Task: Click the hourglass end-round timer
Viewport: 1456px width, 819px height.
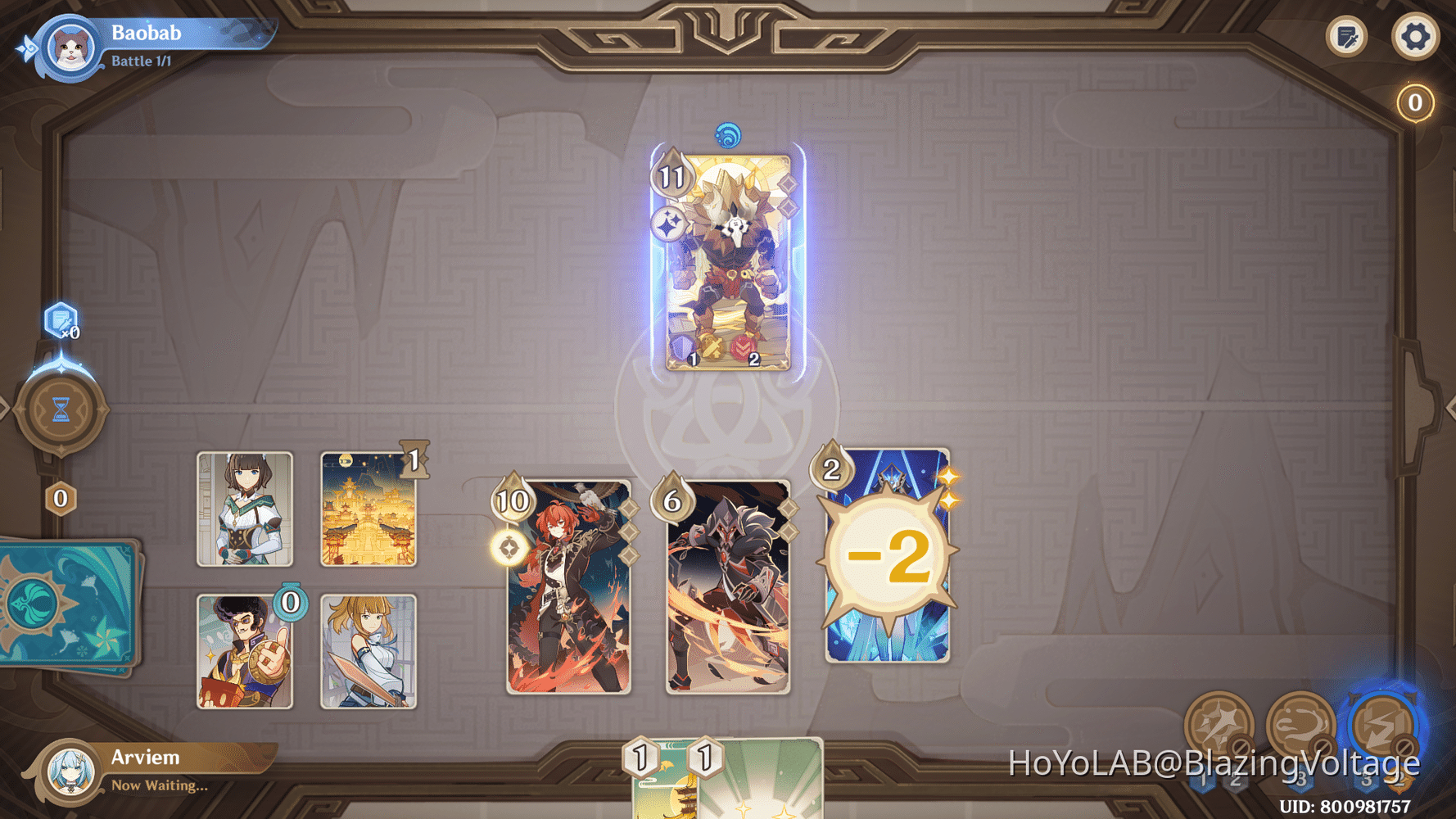Action: coord(61,411)
